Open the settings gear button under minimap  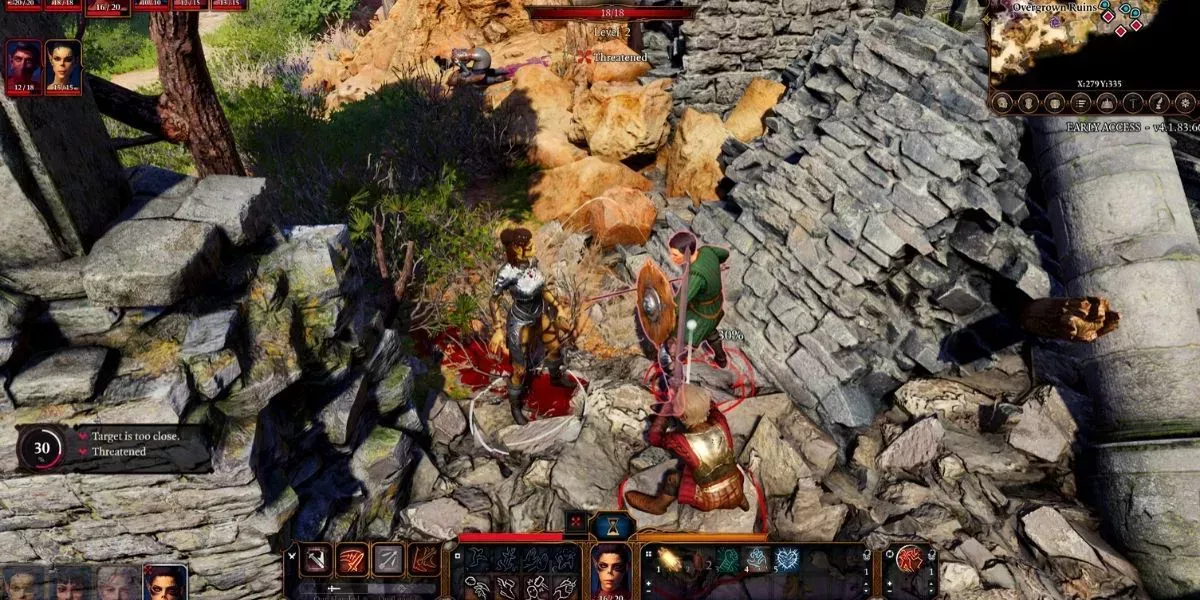point(1185,102)
